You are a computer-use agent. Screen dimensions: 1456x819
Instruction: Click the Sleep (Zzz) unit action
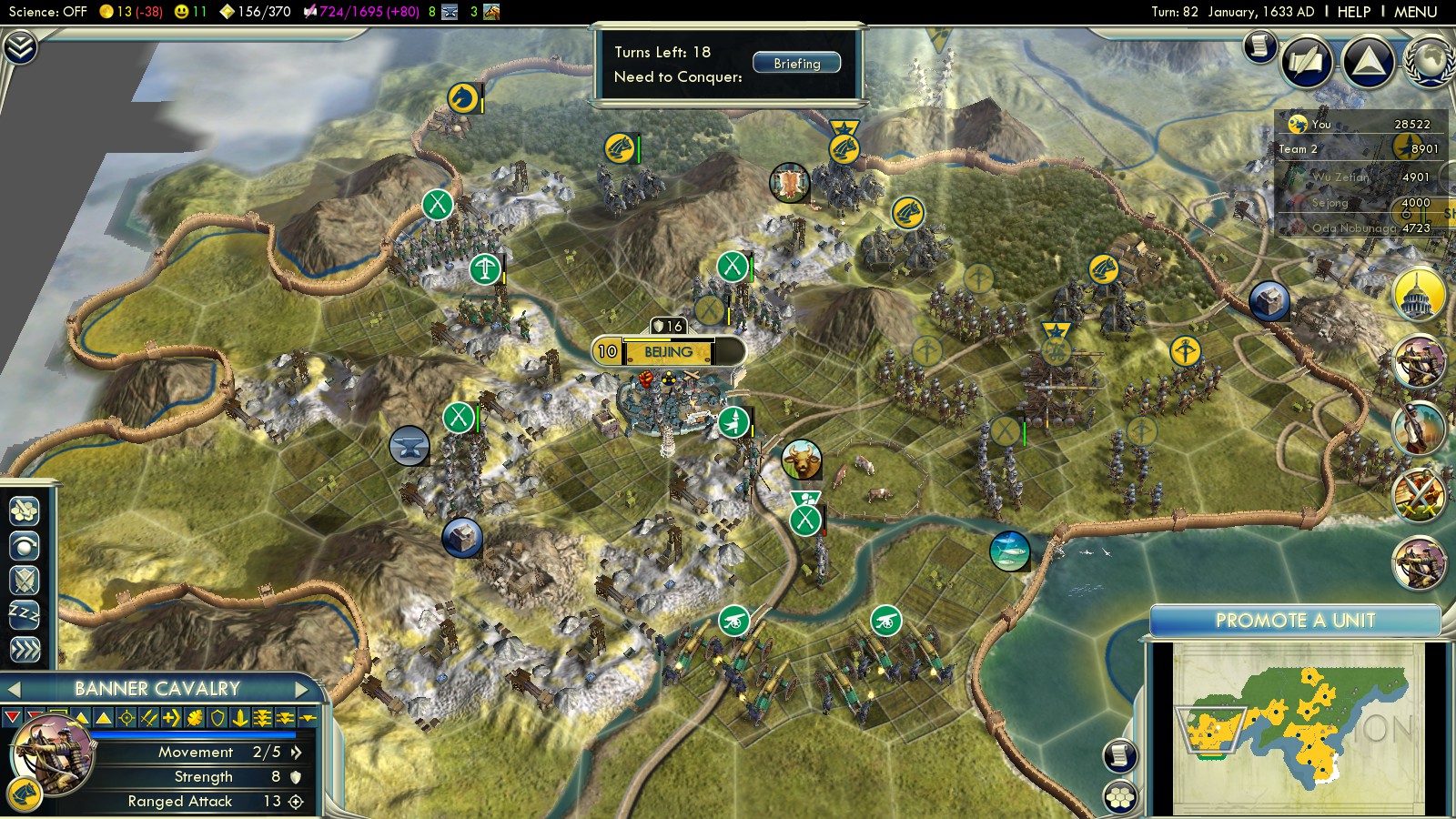pyautogui.click(x=25, y=614)
